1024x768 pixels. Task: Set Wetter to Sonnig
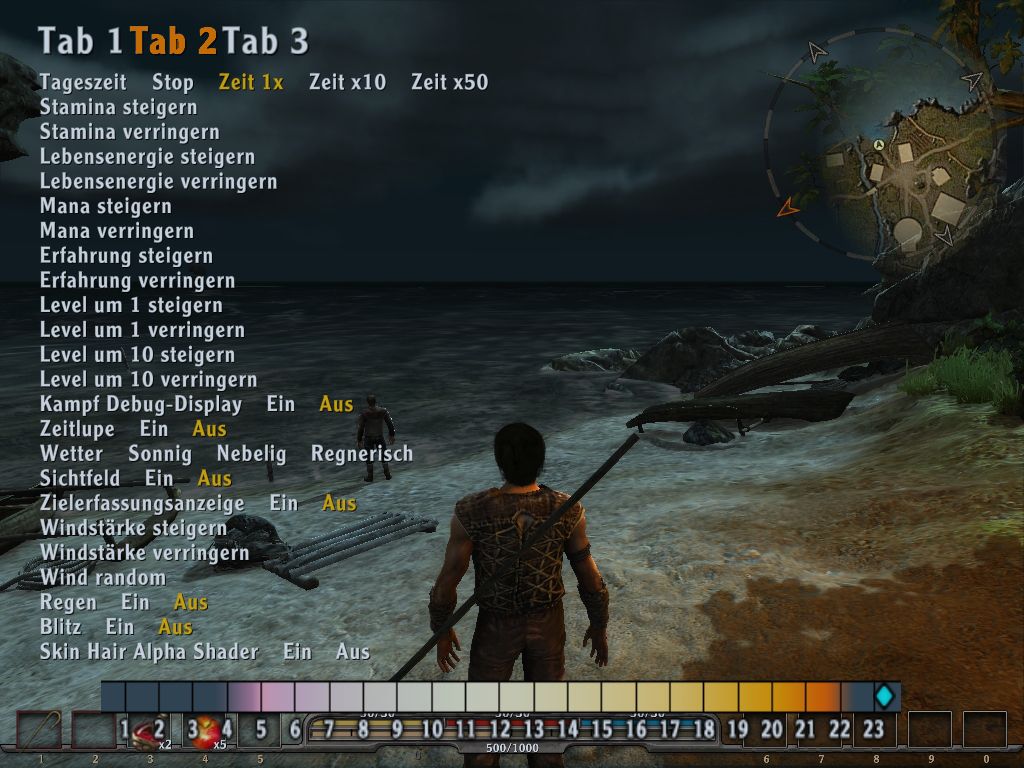pyautogui.click(x=160, y=454)
